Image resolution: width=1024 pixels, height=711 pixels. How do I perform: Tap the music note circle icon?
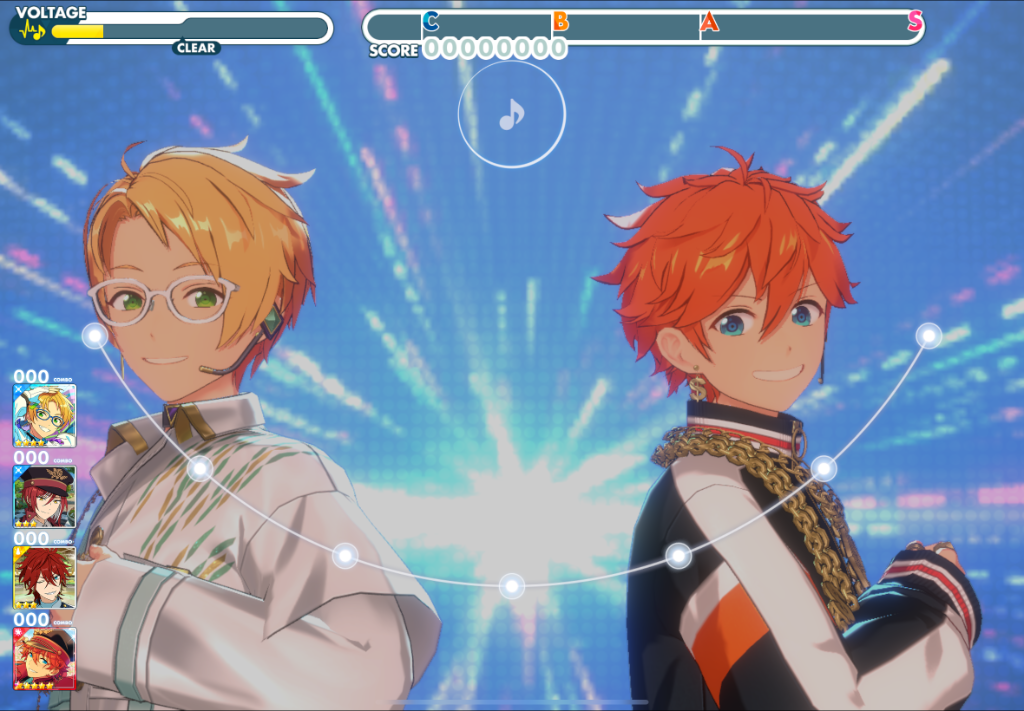[511, 115]
